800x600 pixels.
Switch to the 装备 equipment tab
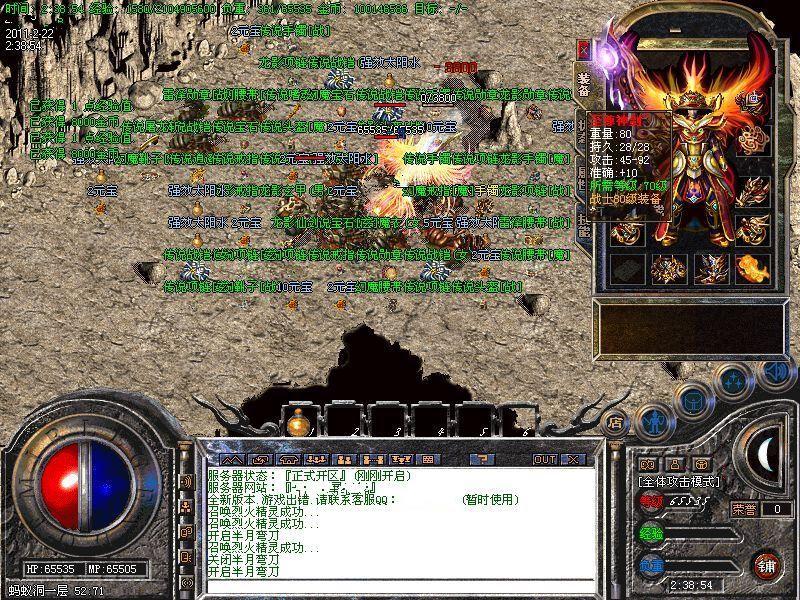coord(583,84)
